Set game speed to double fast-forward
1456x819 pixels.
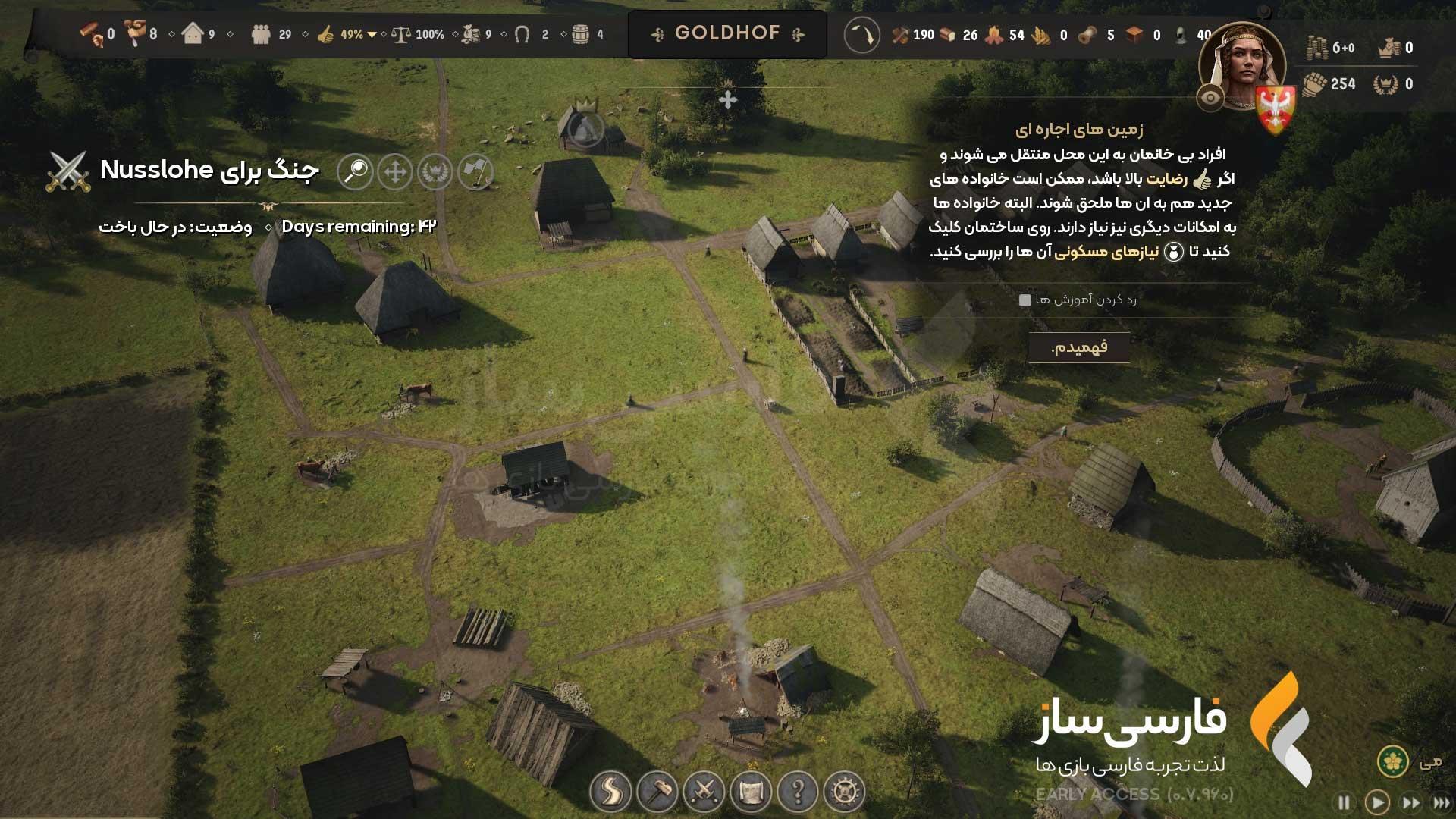(x=1411, y=802)
